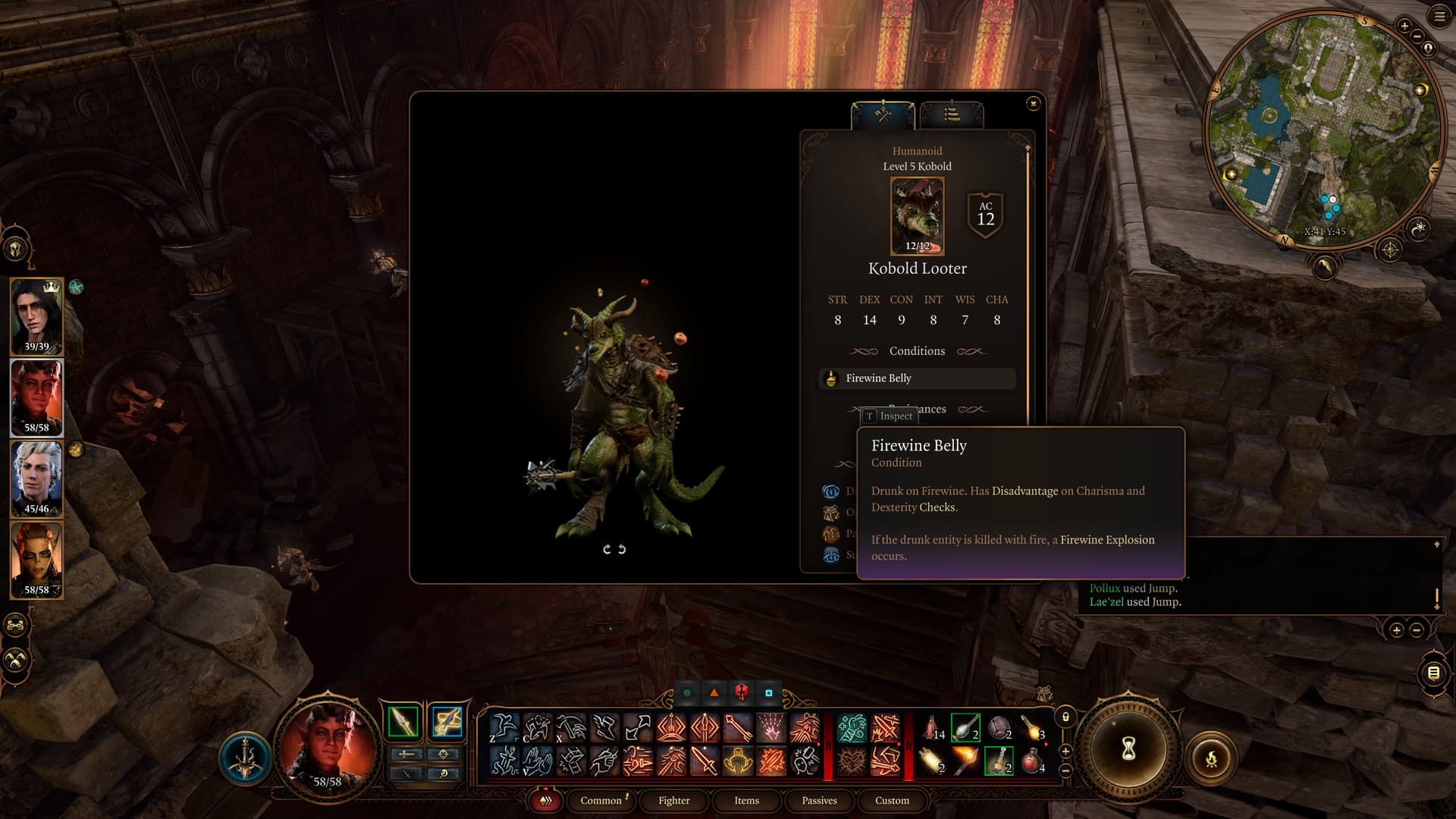Image resolution: width=1456 pixels, height=819 pixels.
Task: Show the Passives hotbar tab
Action: [819, 801]
